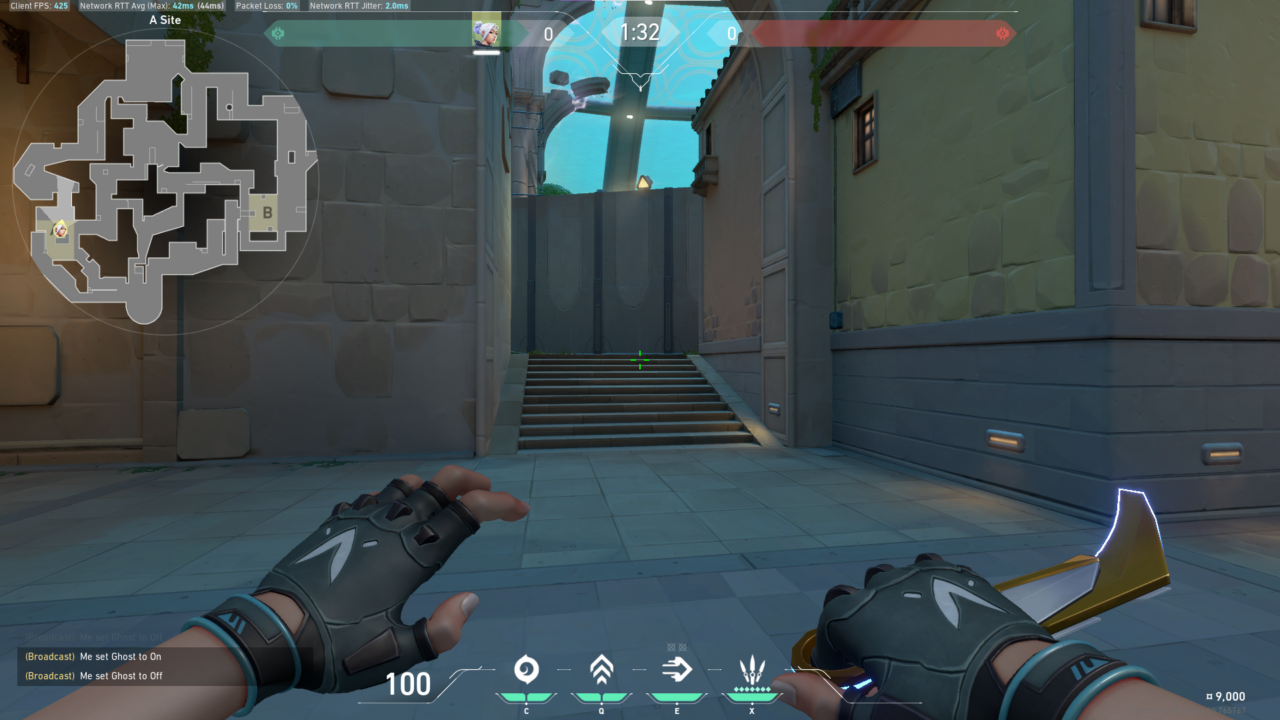
Task: Click the health value showing 100
Action: coord(409,686)
